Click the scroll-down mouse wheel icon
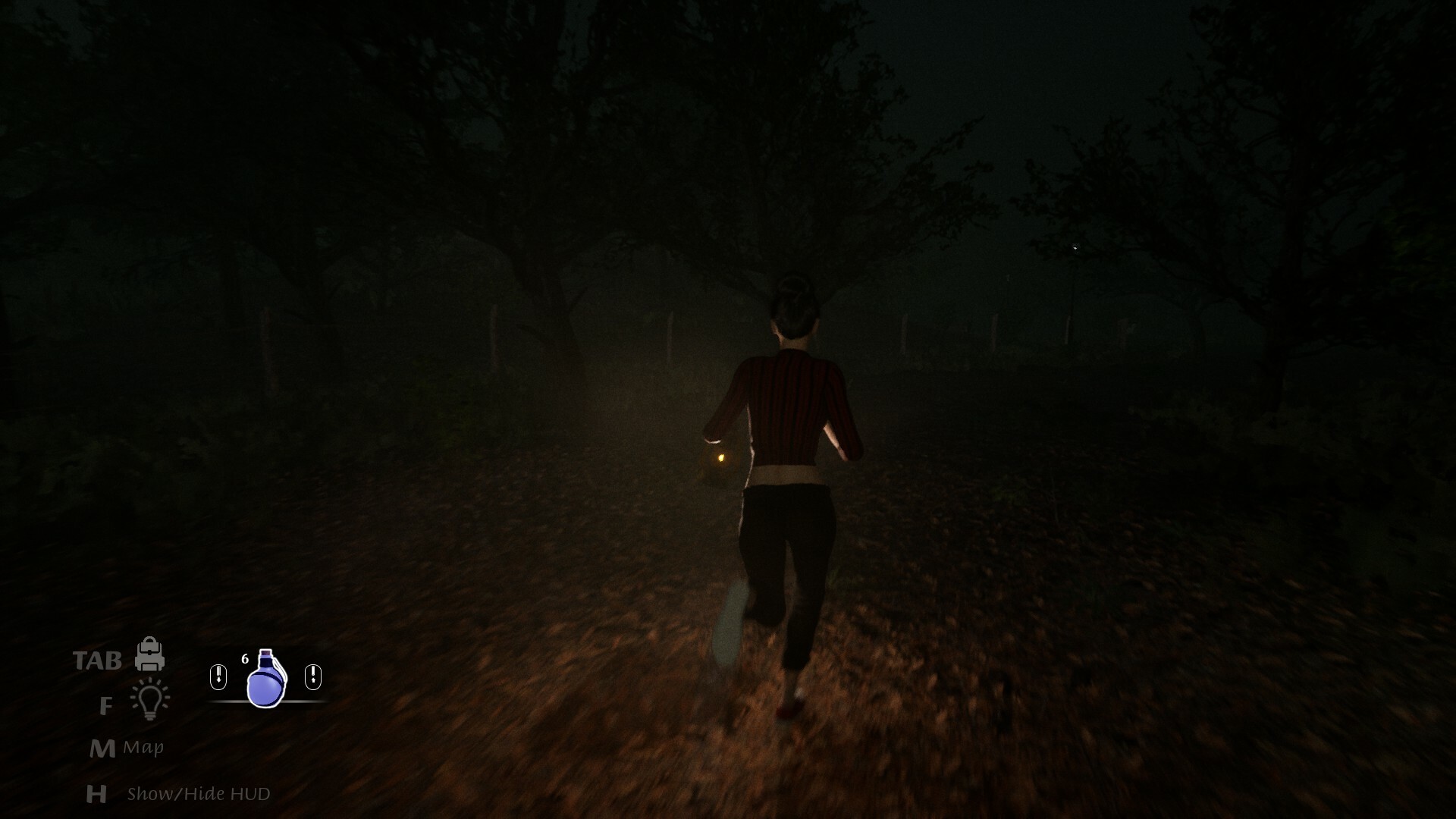This screenshot has height=819, width=1456. coord(218,676)
